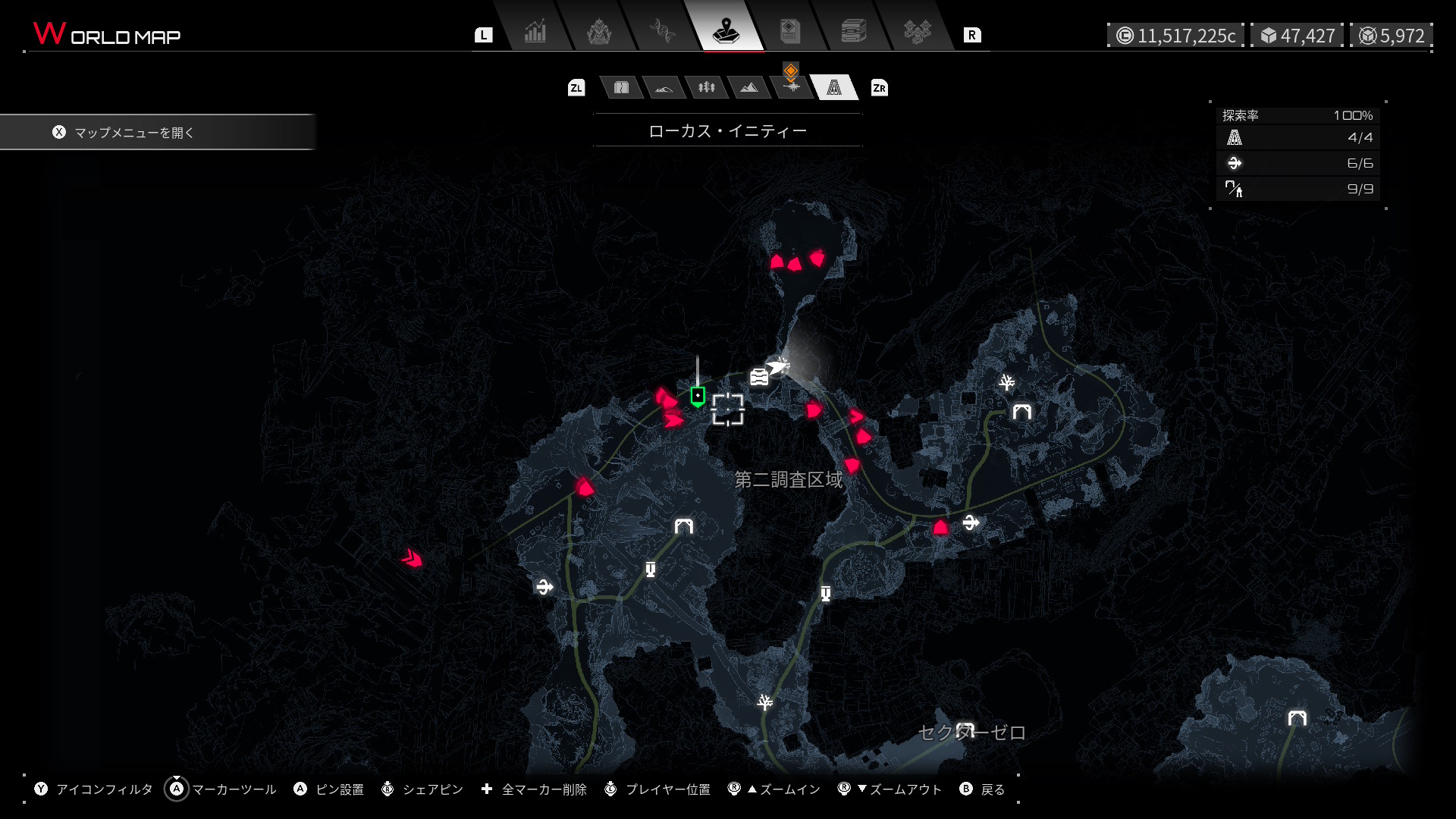Click the white storage box map icon
The width and height of the screenshot is (1456, 819).
(759, 376)
